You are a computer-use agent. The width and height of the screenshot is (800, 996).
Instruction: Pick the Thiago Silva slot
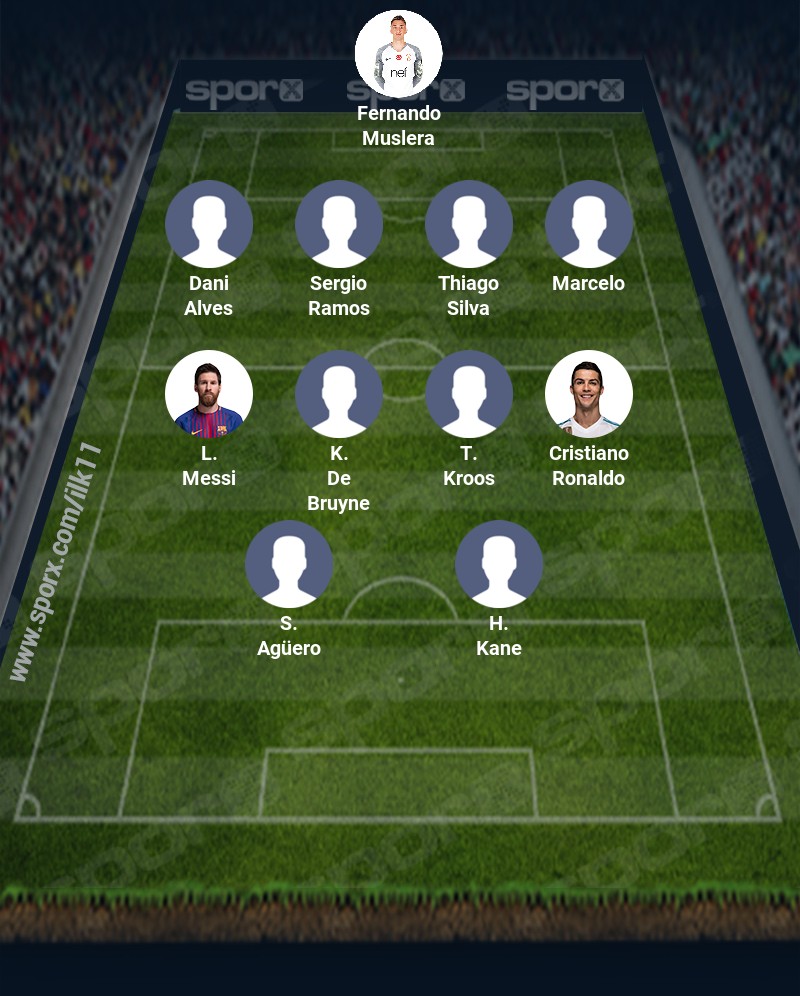pos(469,224)
